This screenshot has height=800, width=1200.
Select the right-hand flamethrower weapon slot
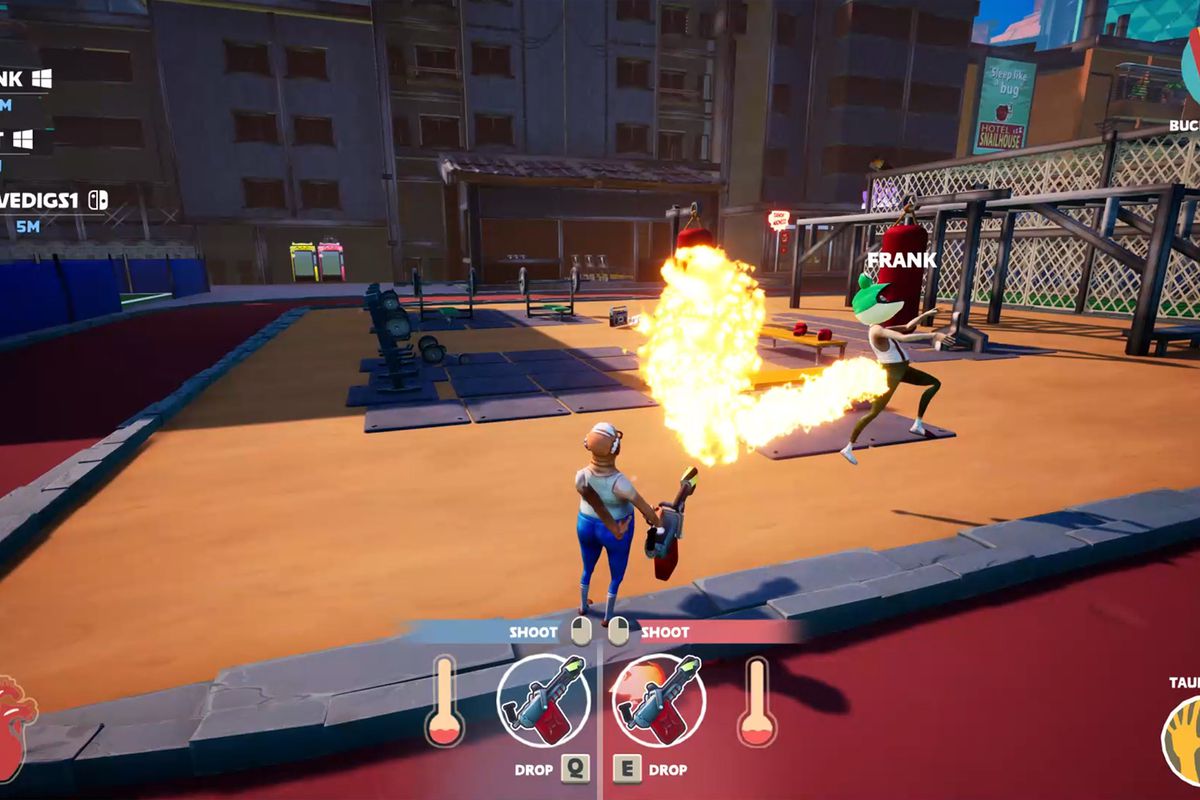658,701
